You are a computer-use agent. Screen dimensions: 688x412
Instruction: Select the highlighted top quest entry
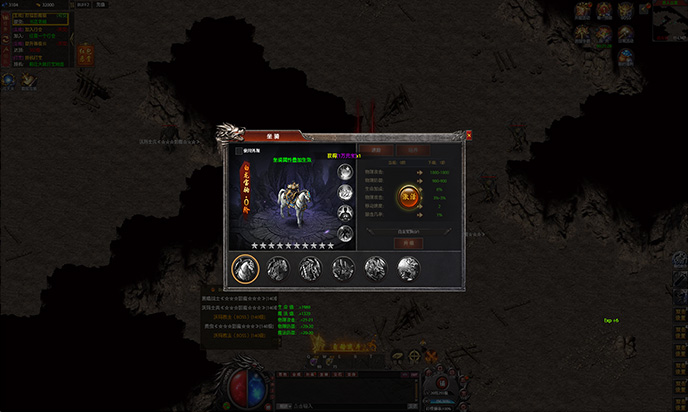click(x=40, y=19)
